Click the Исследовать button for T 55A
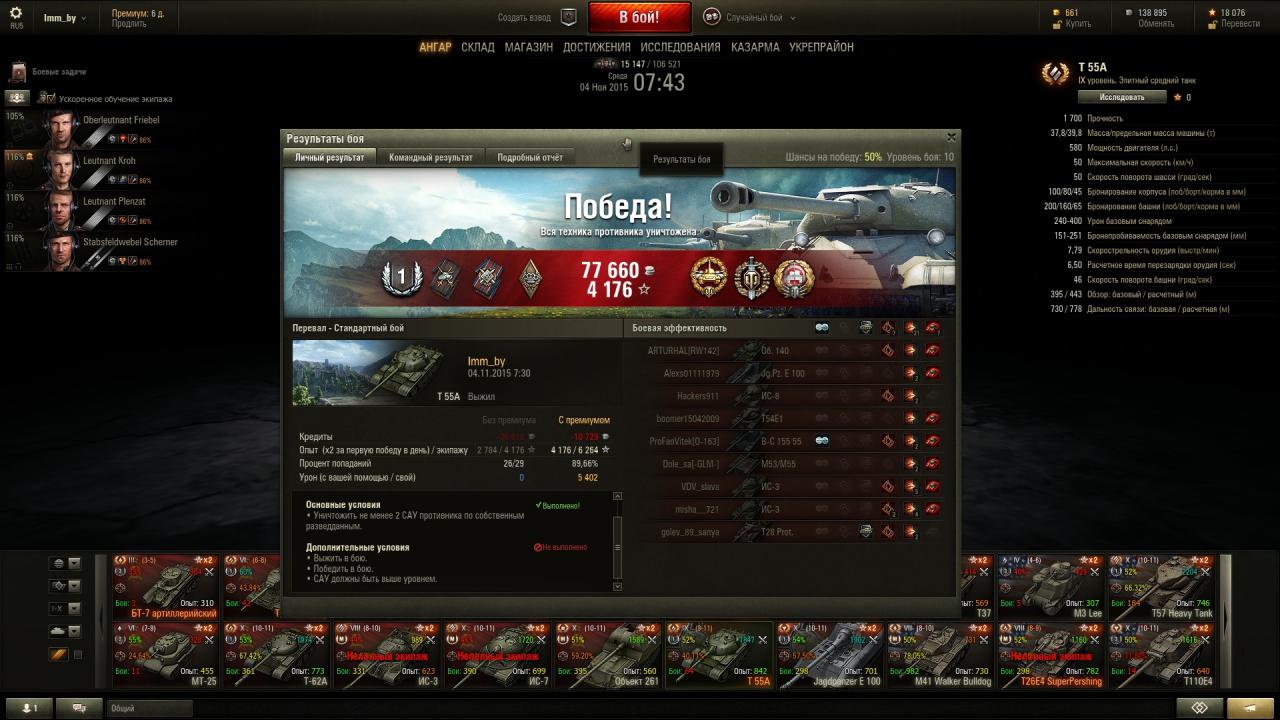The width and height of the screenshot is (1280, 720). [1122, 97]
